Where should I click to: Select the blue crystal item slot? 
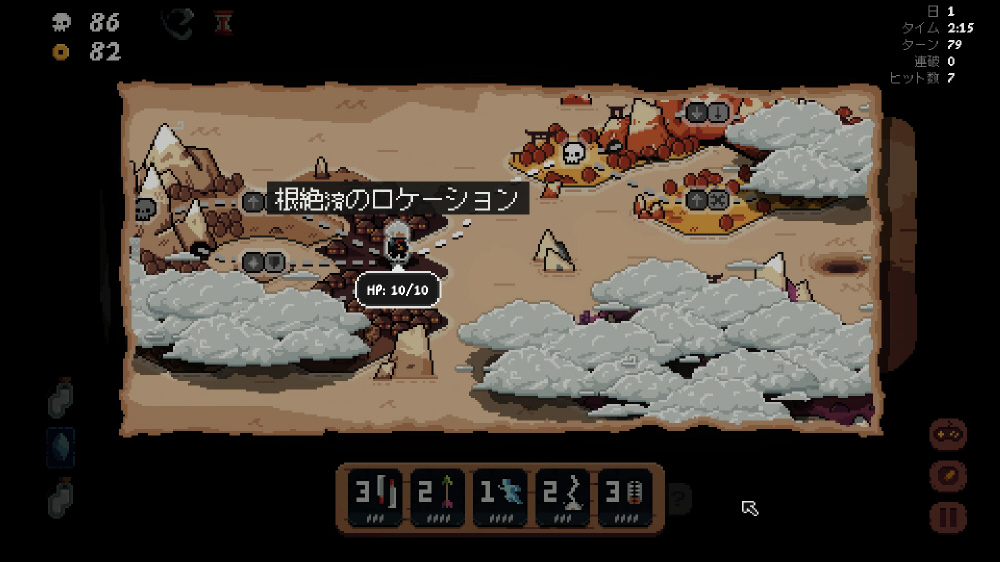click(x=61, y=447)
